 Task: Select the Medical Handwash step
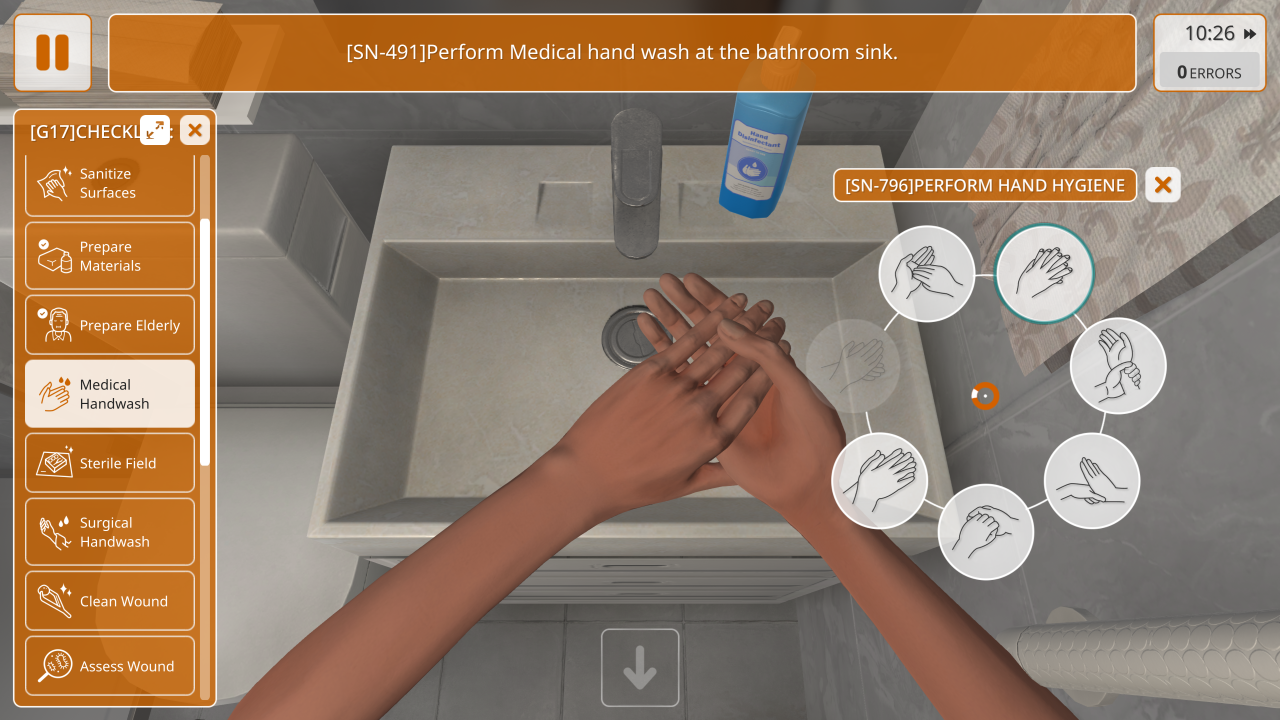(110, 394)
